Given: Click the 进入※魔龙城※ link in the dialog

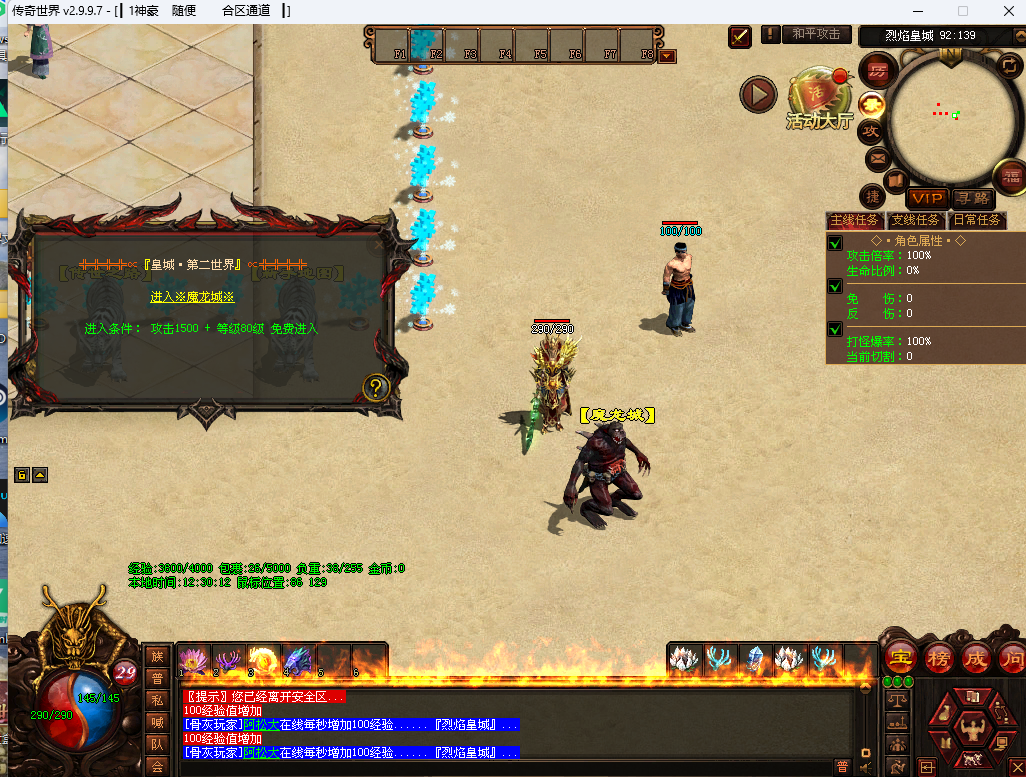Looking at the screenshot, I should 192,297.
